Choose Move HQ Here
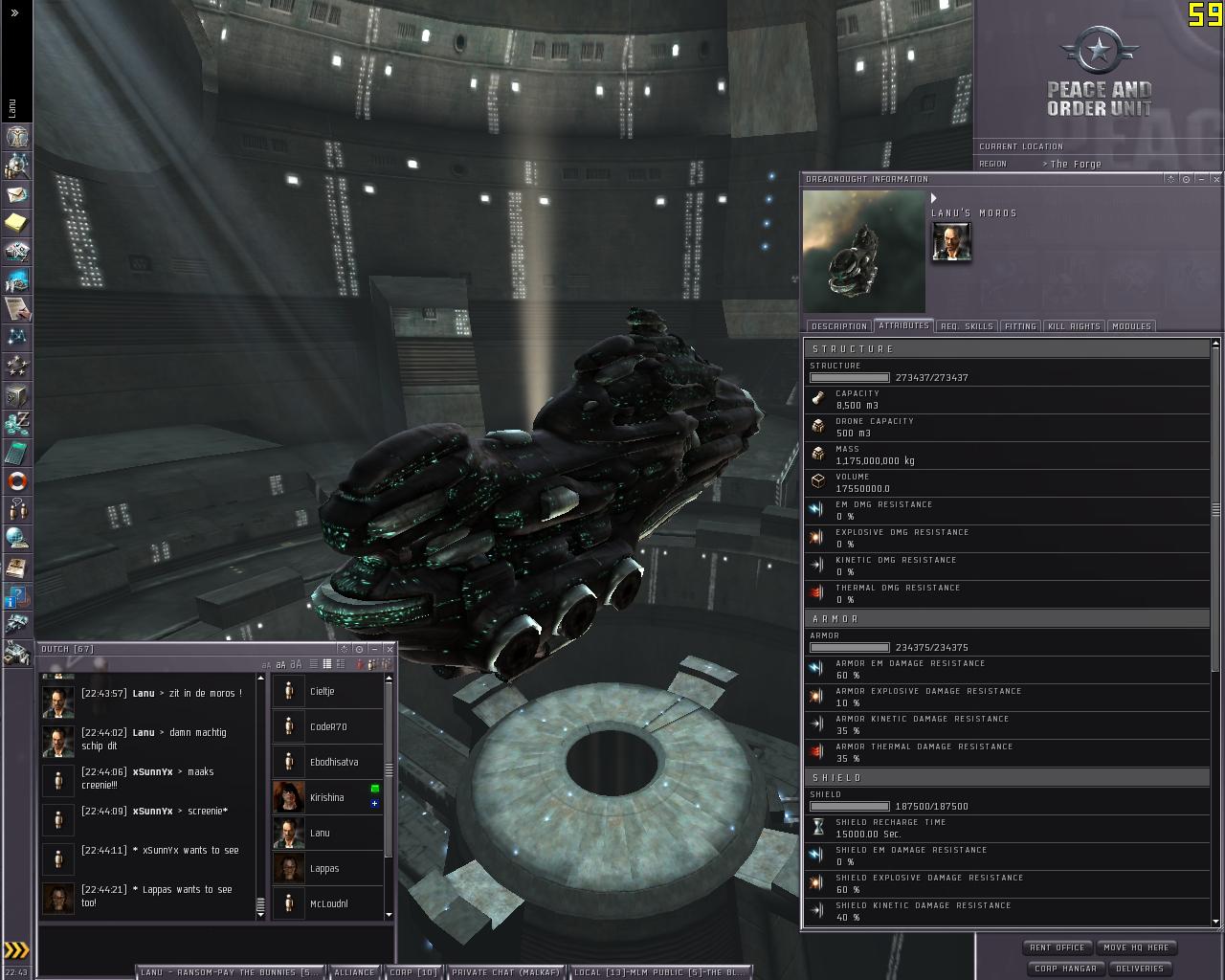The image size is (1225, 980). tap(1136, 947)
